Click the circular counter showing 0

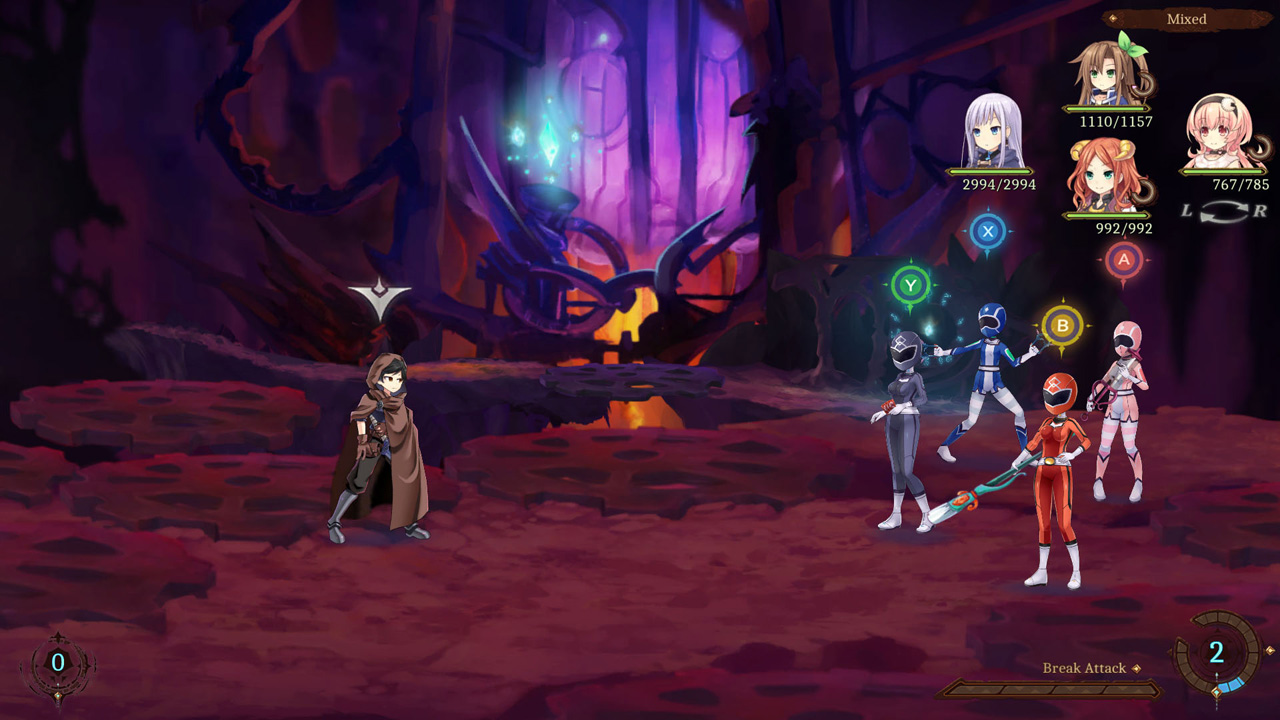[60, 660]
